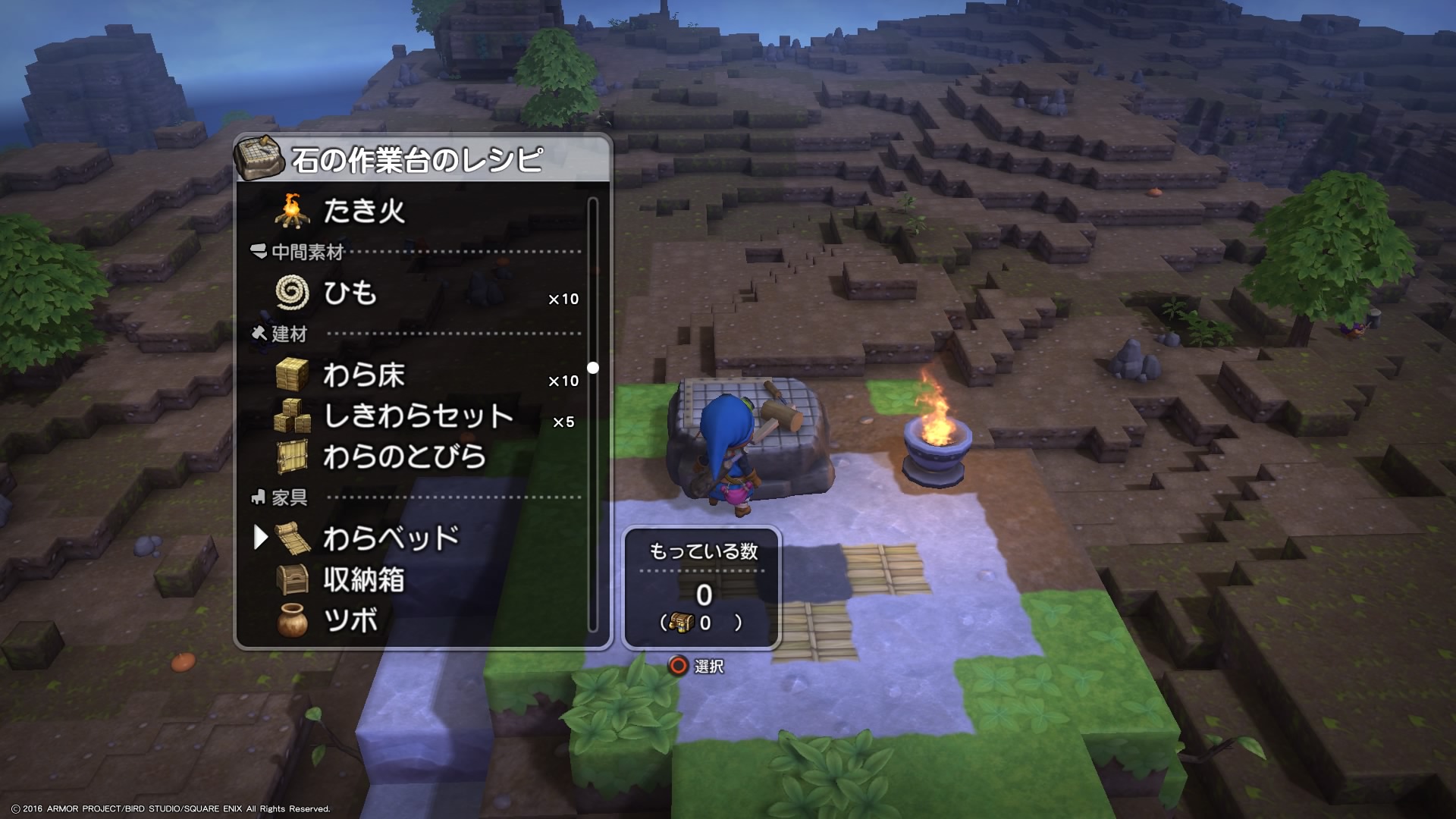
Task: Pick the しきわらセット recipe entry
Action: click(x=418, y=416)
